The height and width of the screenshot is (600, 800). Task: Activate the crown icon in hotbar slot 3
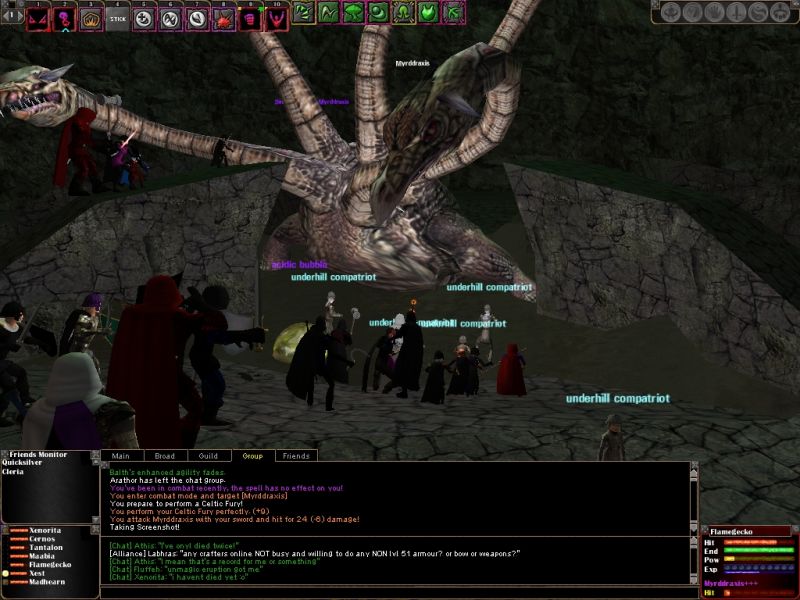pyautogui.click(x=91, y=17)
